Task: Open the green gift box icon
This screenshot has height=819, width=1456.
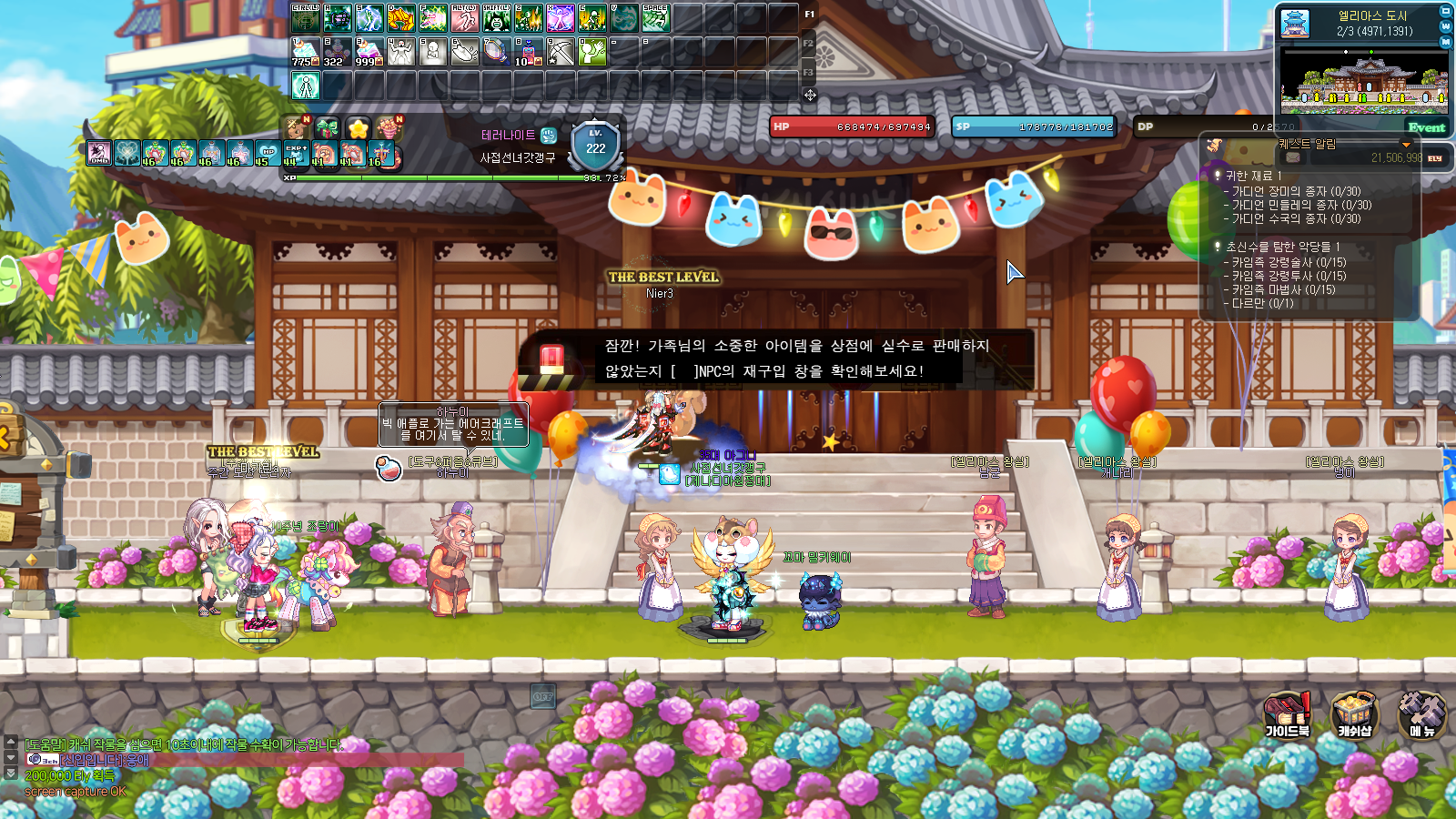Action: pos(327,128)
